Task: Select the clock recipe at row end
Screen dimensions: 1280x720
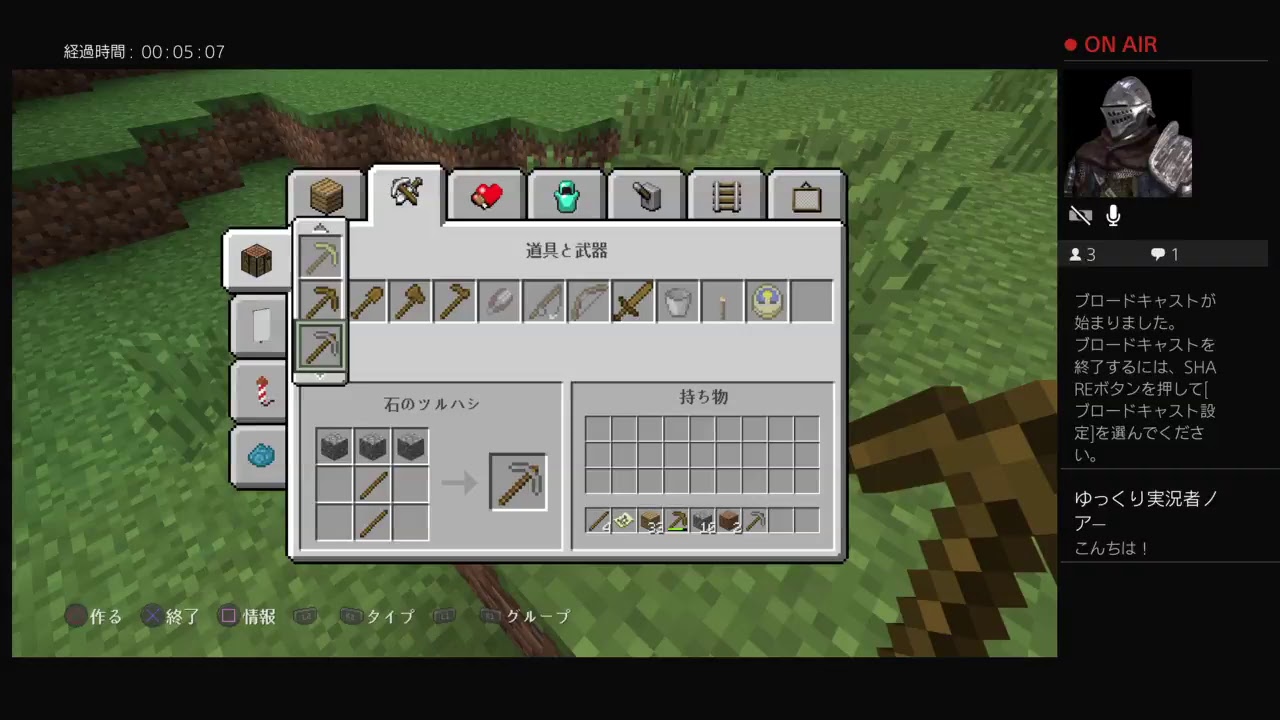Action: (x=767, y=302)
